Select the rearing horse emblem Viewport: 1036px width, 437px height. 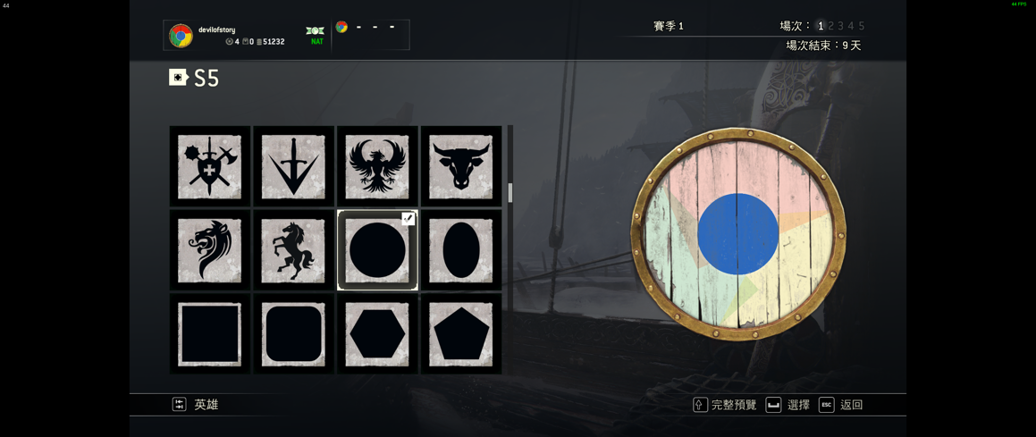[x=293, y=250]
